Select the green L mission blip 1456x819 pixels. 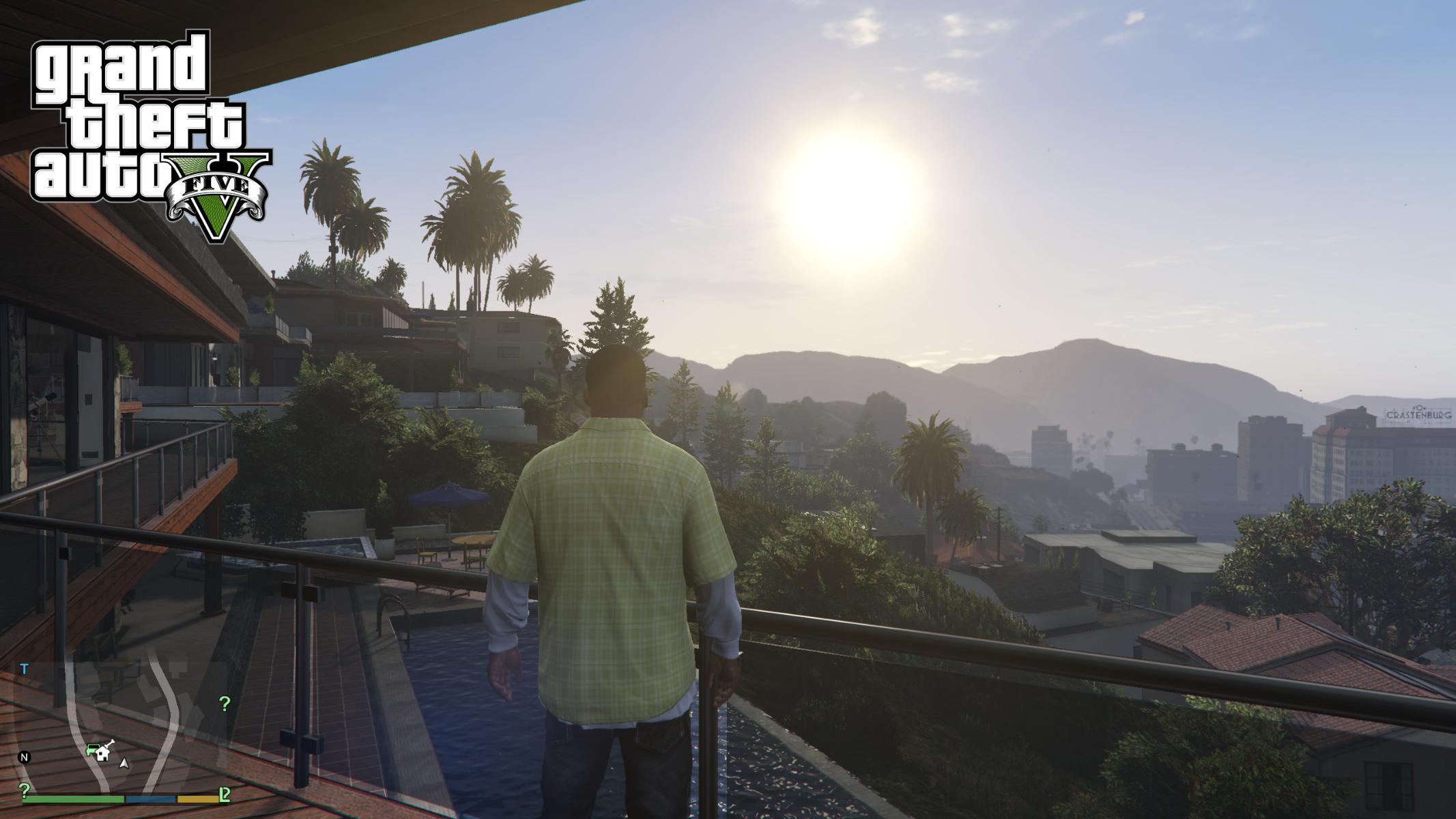[224, 794]
